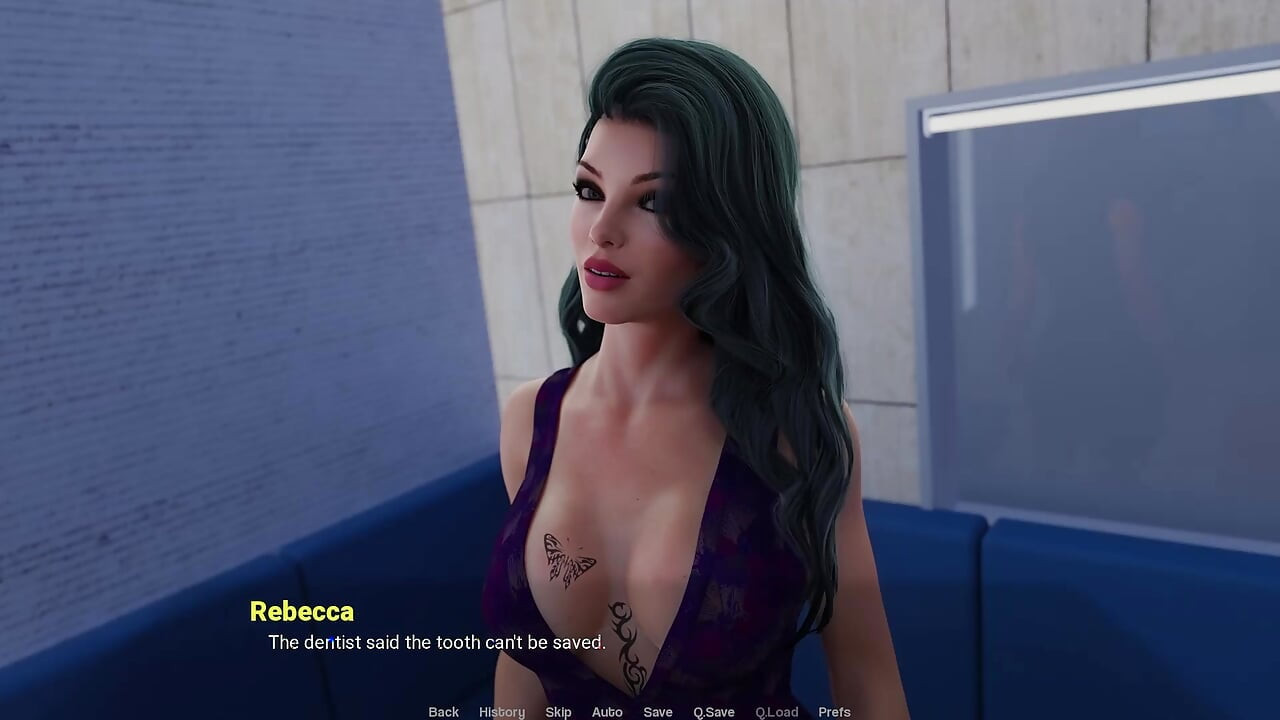Turn on Auto-forward reading mode
The height and width of the screenshot is (720, 1280).
(x=607, y=712)
